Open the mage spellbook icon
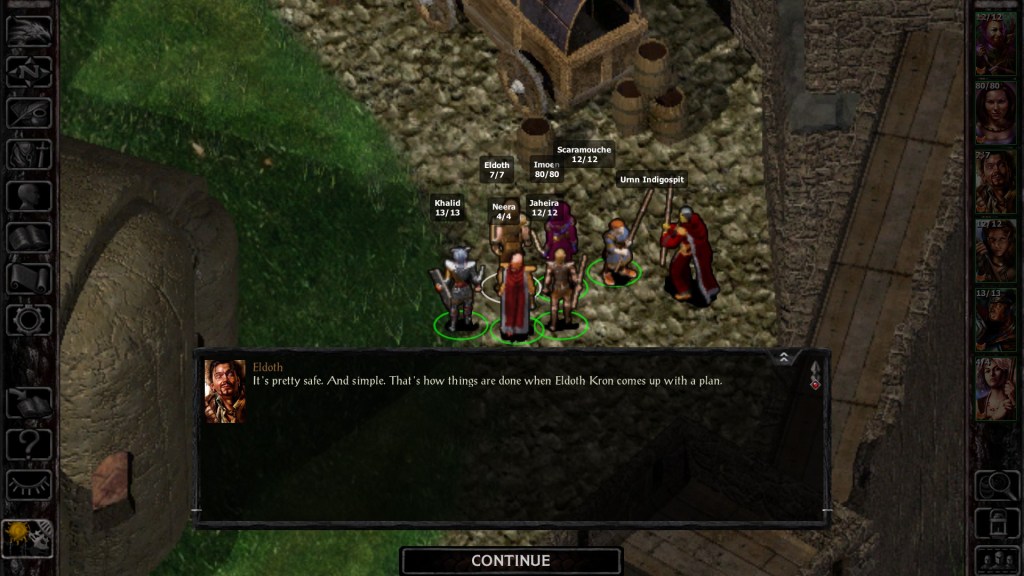1024x576 pixels. tap(28, 237)
